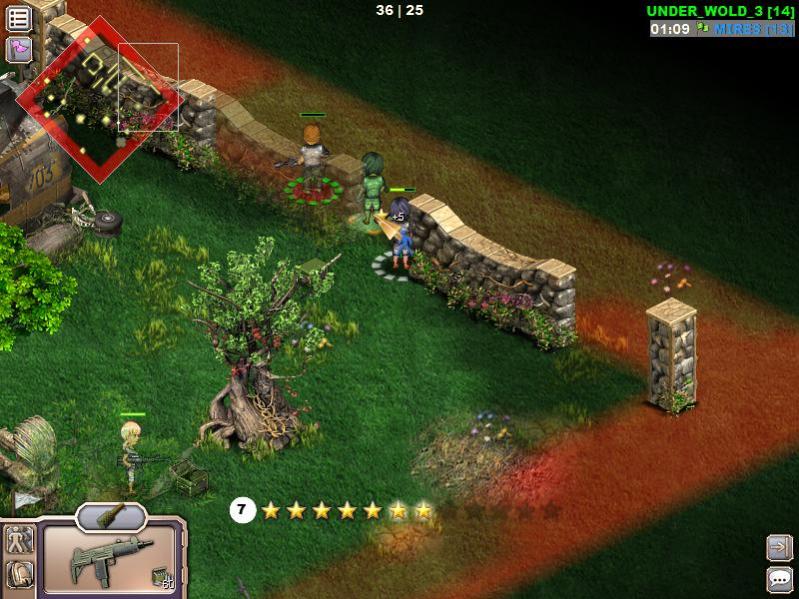799x599 pixels.
Task: Toggle the character stance icon
Action: (x=19, y=540)
